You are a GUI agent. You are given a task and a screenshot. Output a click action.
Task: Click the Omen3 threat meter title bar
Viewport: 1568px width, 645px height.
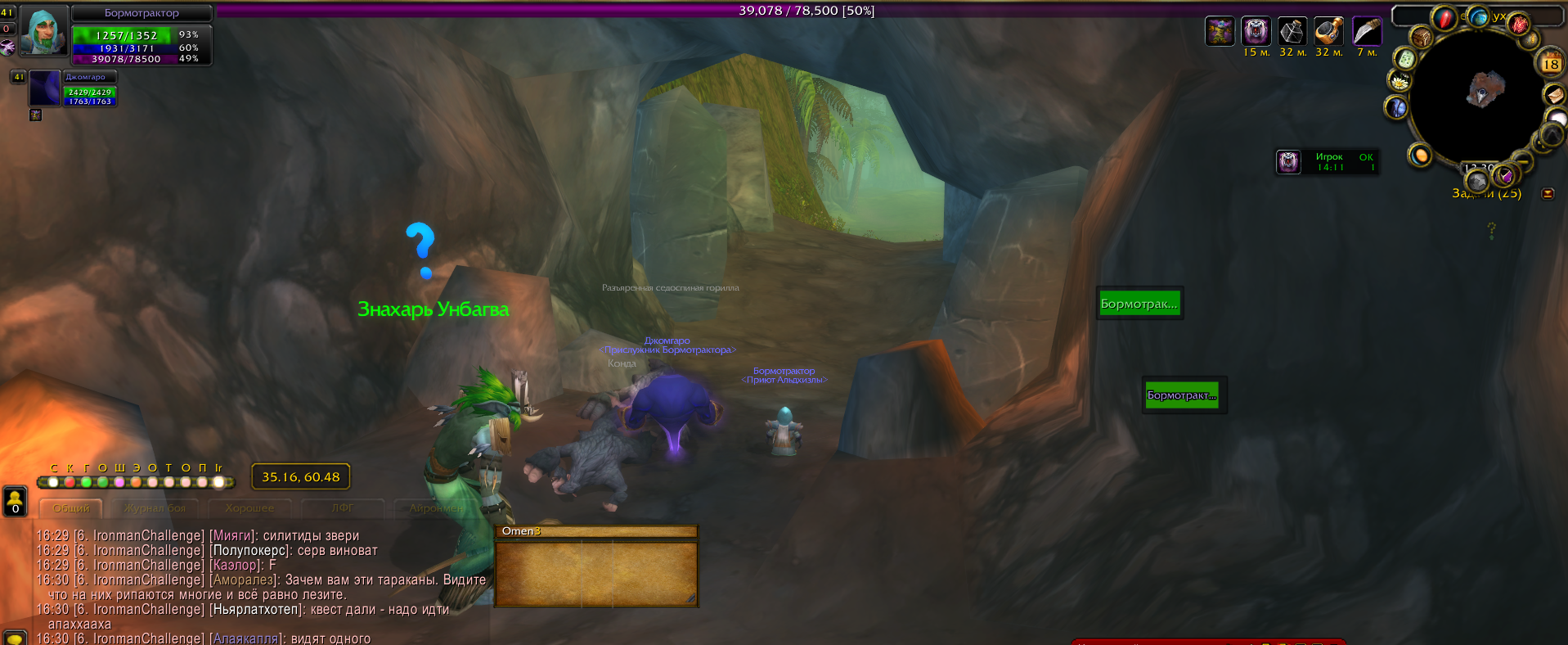click(595, 531)
